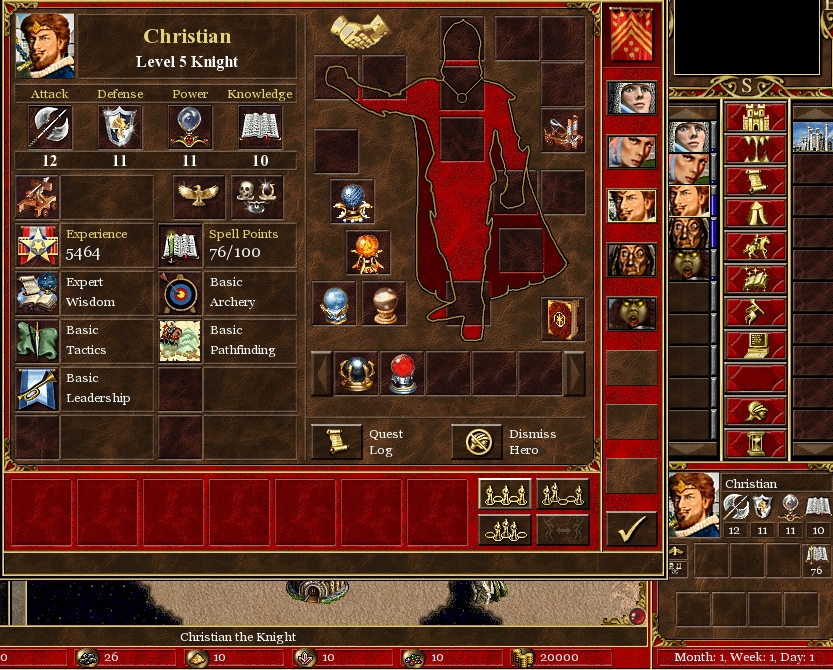Image resolution: width=833 pixels, height=670 pixels.
Task: Choose the evenly spread army formation
Action: (504, 494)
